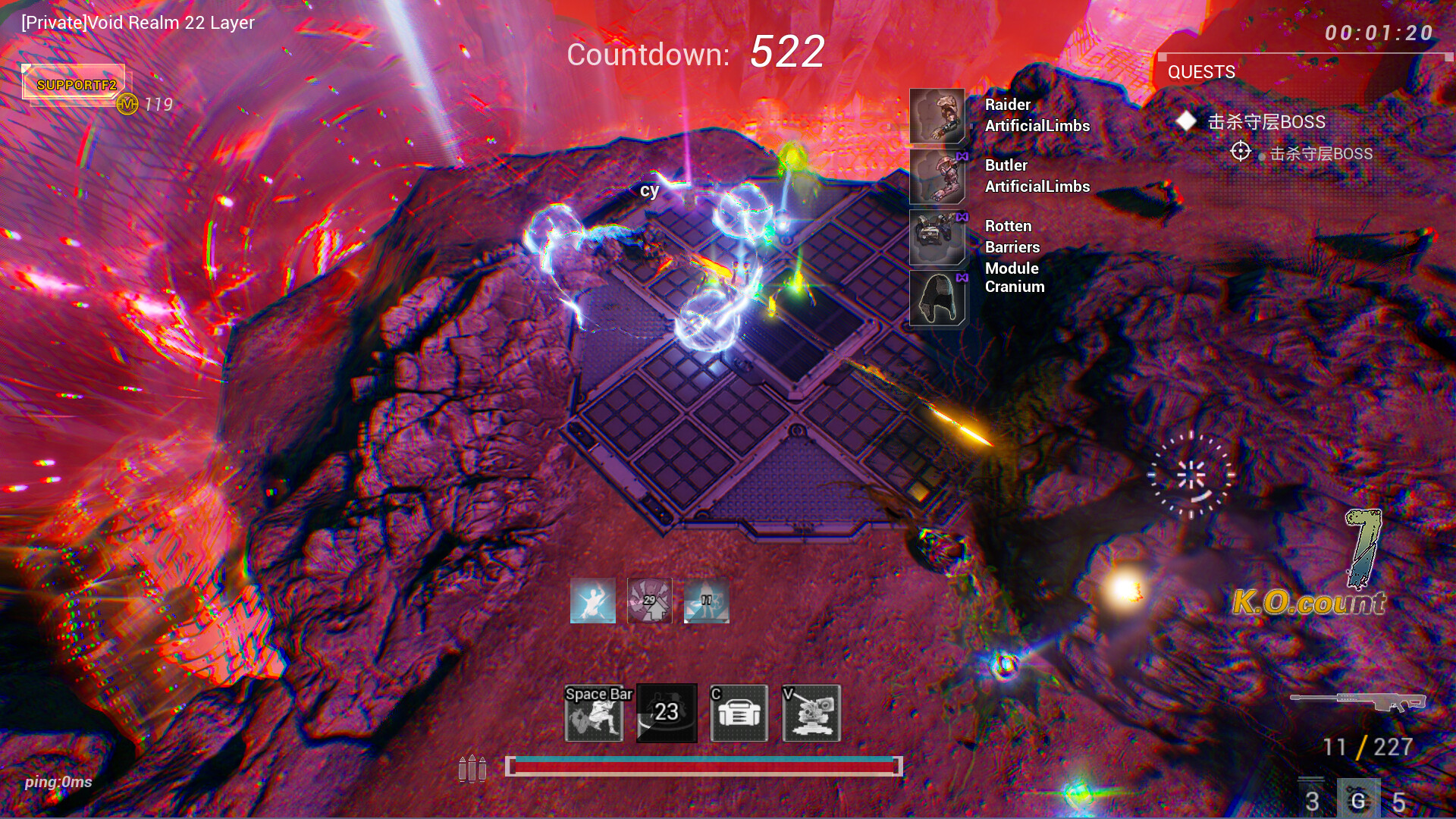1456x819 pixels.
Task: Click the C key supply bag icon
Action: (738, 713)
